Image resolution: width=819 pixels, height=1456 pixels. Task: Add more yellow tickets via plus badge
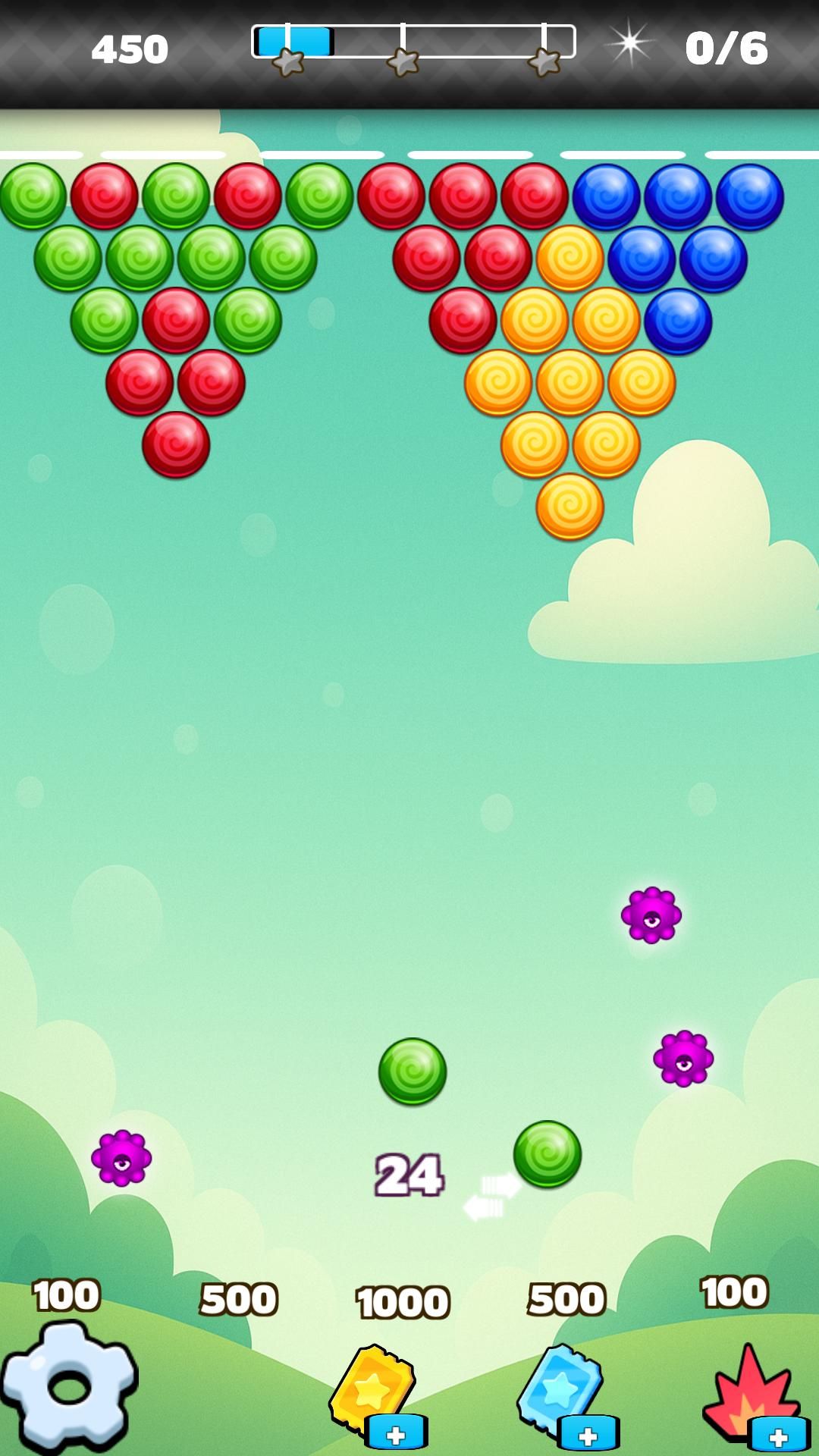coord(396,1433)
